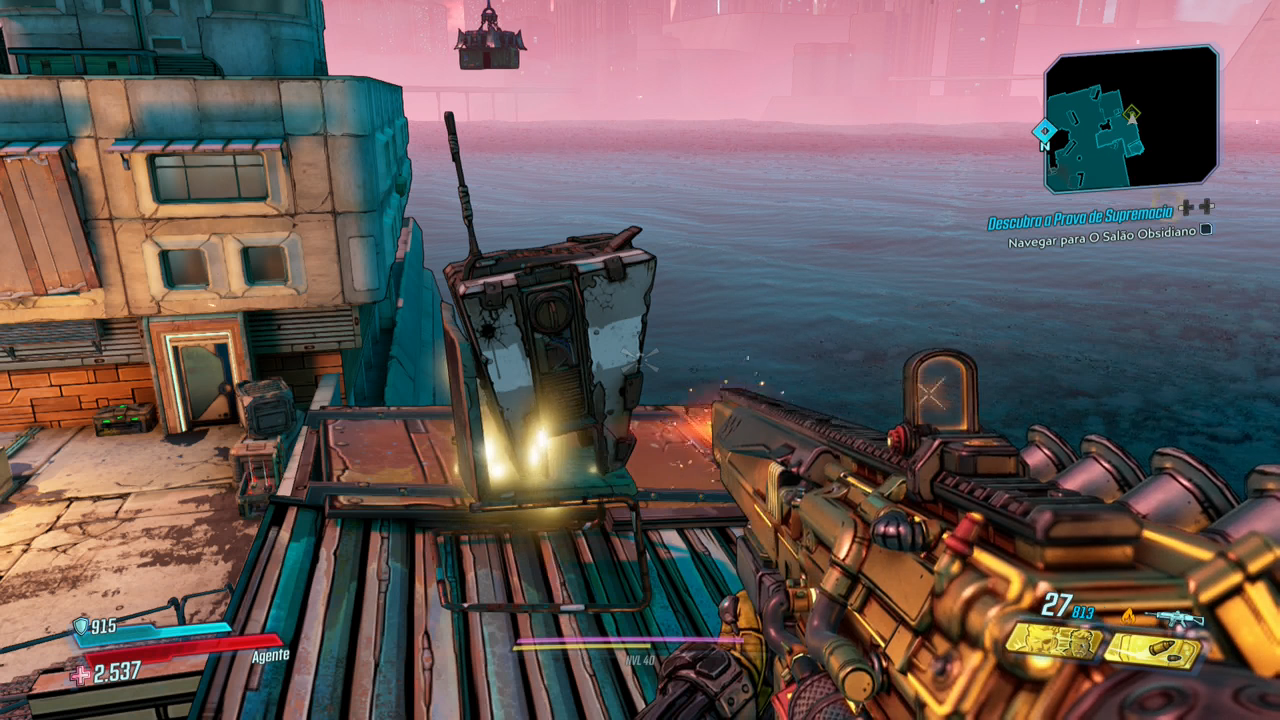Click the incendiary flame element icon
The height and width of the screenshot is (720, 1280).
tap(1128, 617)
